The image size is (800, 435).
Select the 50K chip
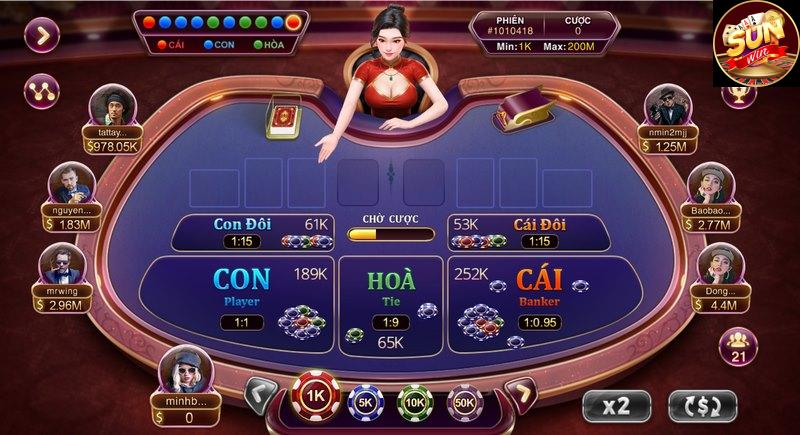pyautogui.click(x=464, y=401)
